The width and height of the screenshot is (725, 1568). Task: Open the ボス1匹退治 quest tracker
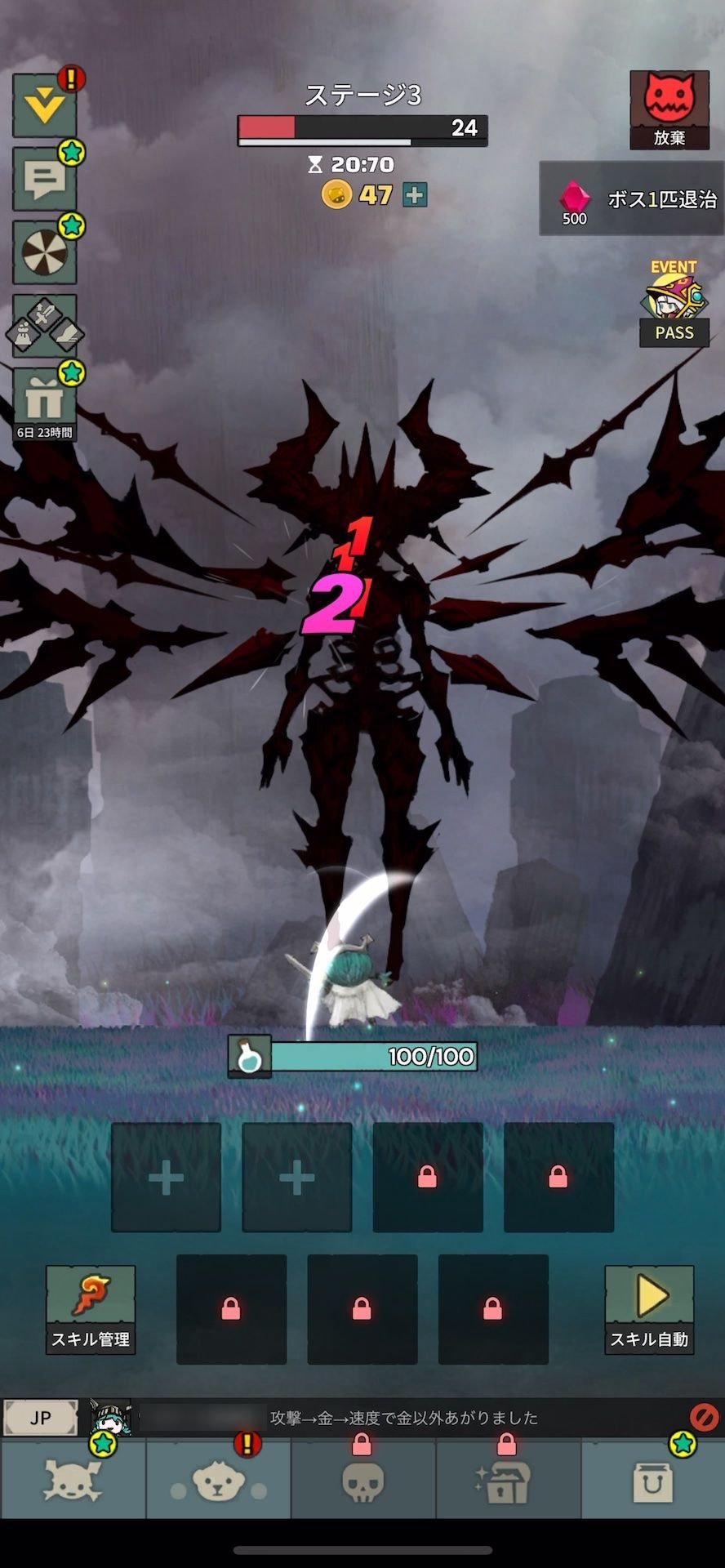pos(632,199)
